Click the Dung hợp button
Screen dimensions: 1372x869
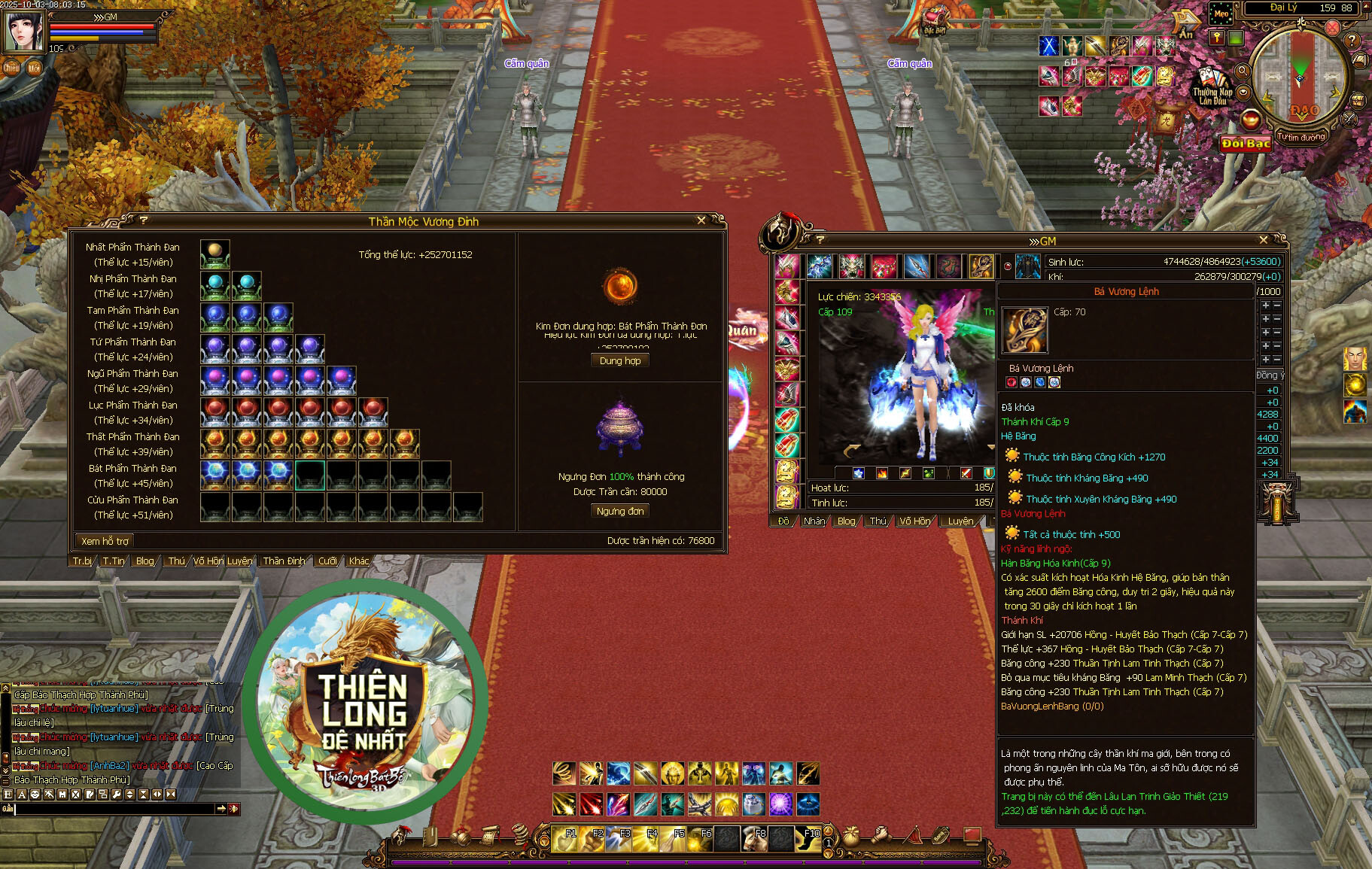(x=620, y=361)
